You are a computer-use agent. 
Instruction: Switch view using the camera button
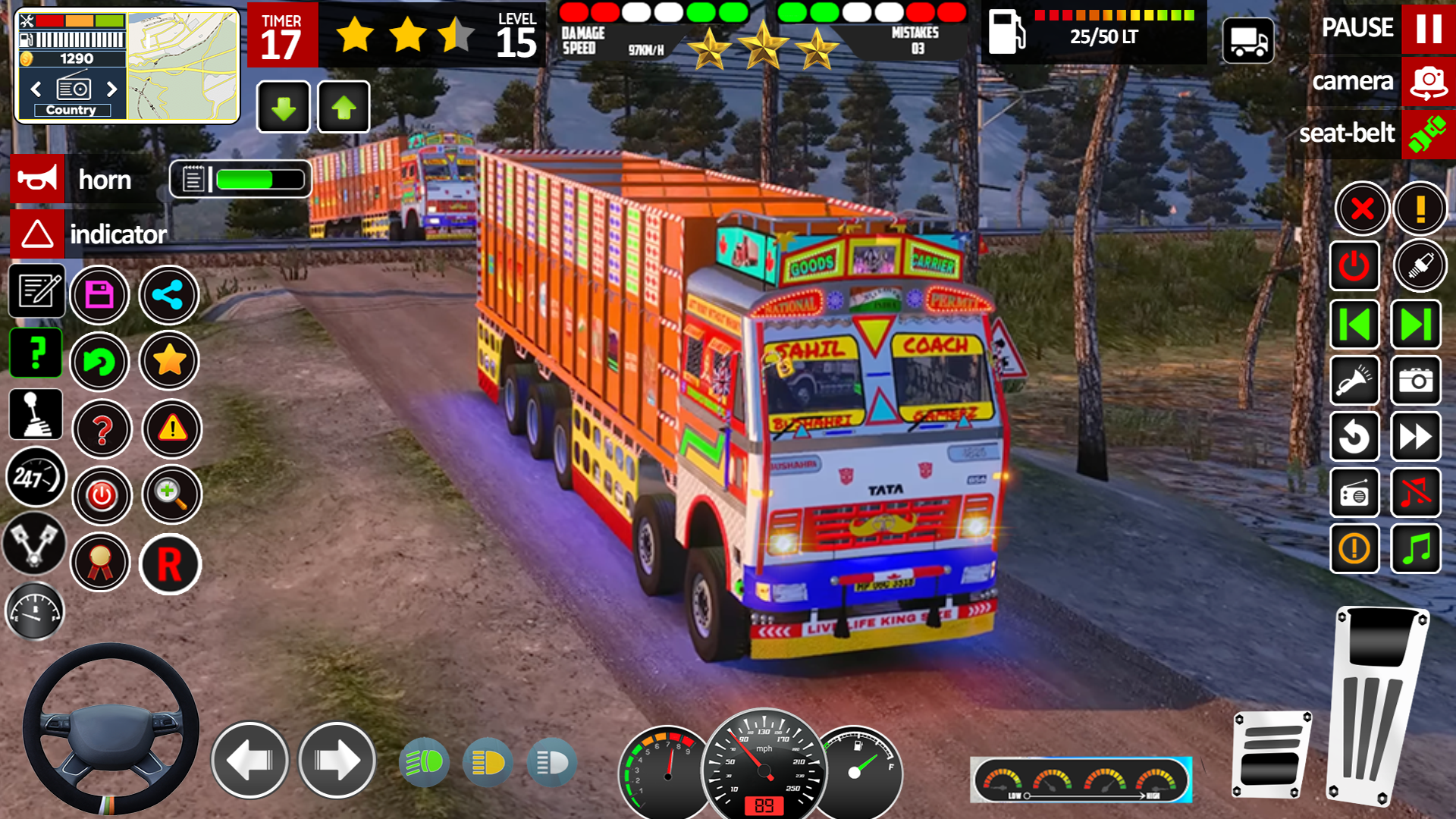[1428, 82]
